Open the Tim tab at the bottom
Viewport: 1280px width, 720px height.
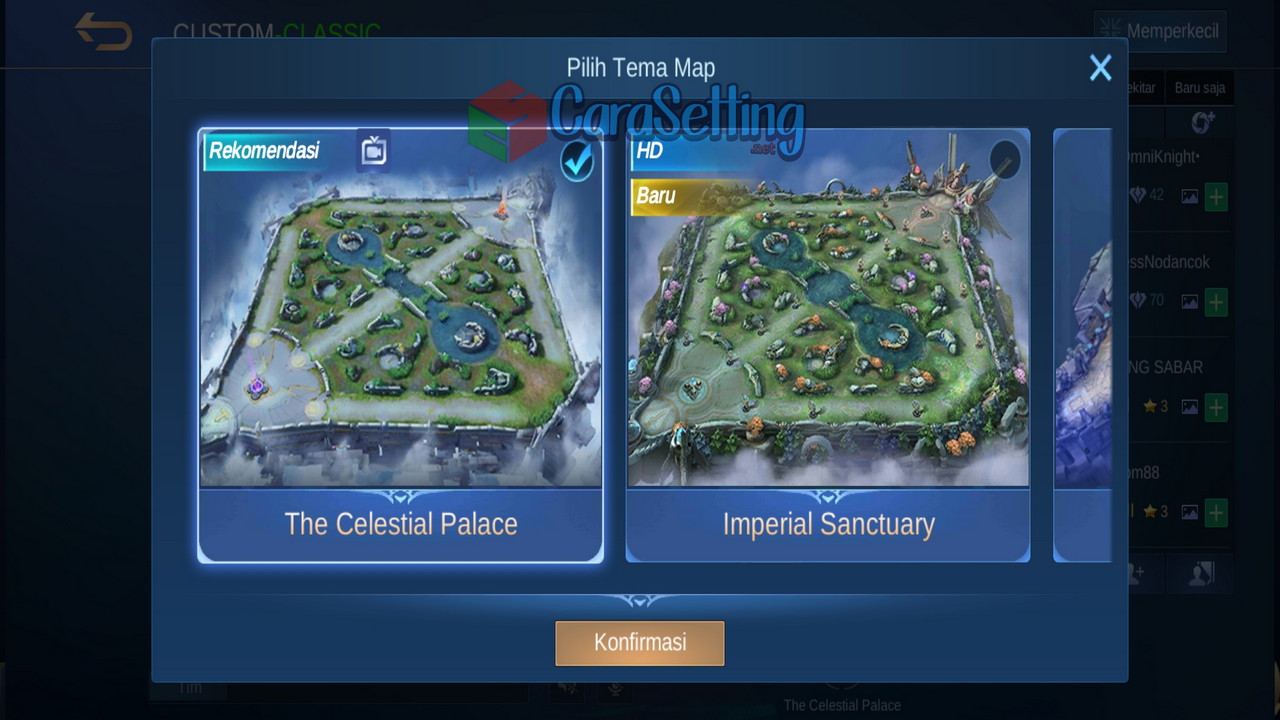click(190, 687)
